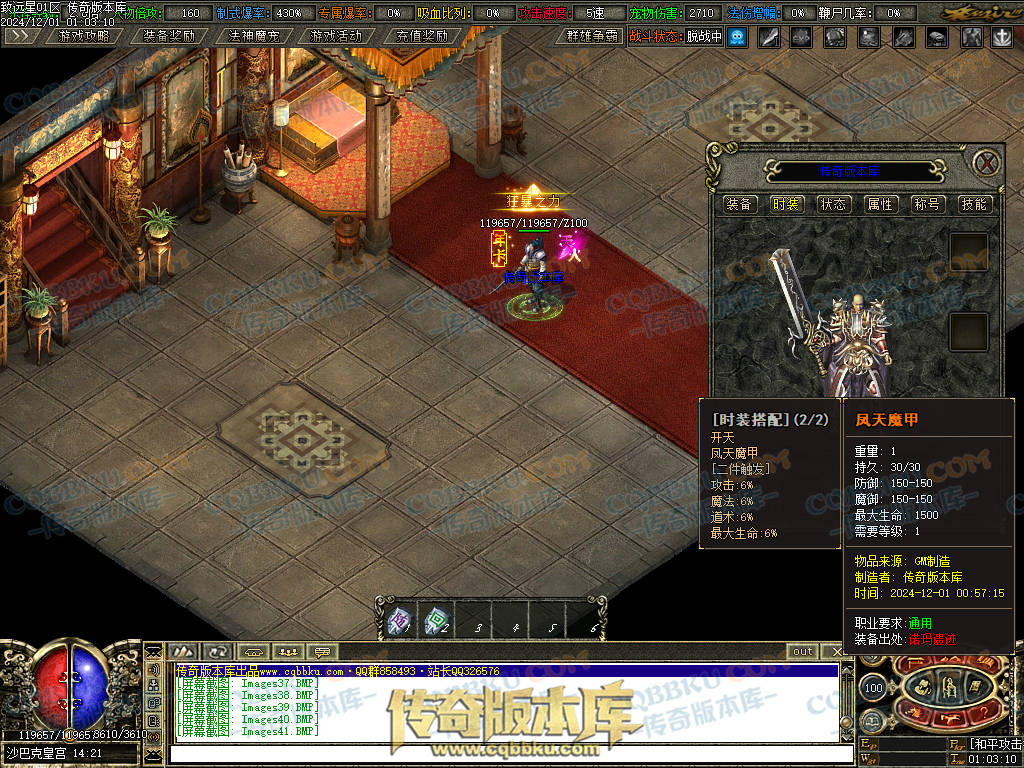The height and width of the screenshot is (768, 1024).
Task: Toggle the double-arrow expand button
Action: click(x=22, y=36)
